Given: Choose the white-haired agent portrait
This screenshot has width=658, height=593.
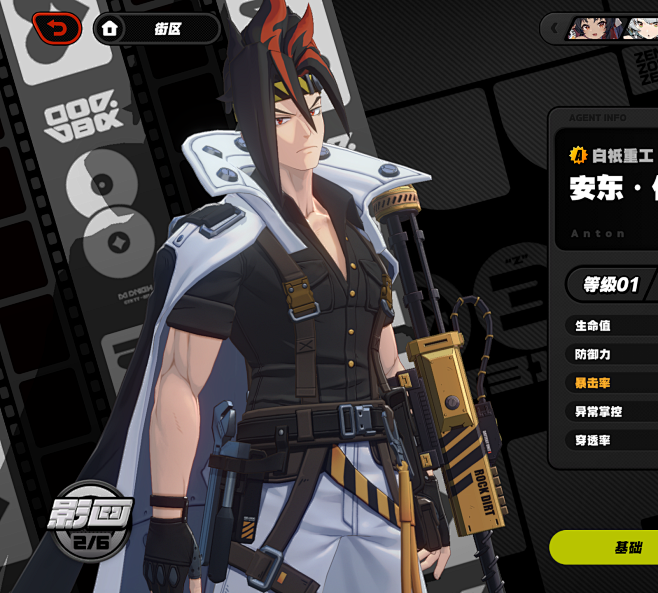Looking at the screenshot, I should point(640,28).
